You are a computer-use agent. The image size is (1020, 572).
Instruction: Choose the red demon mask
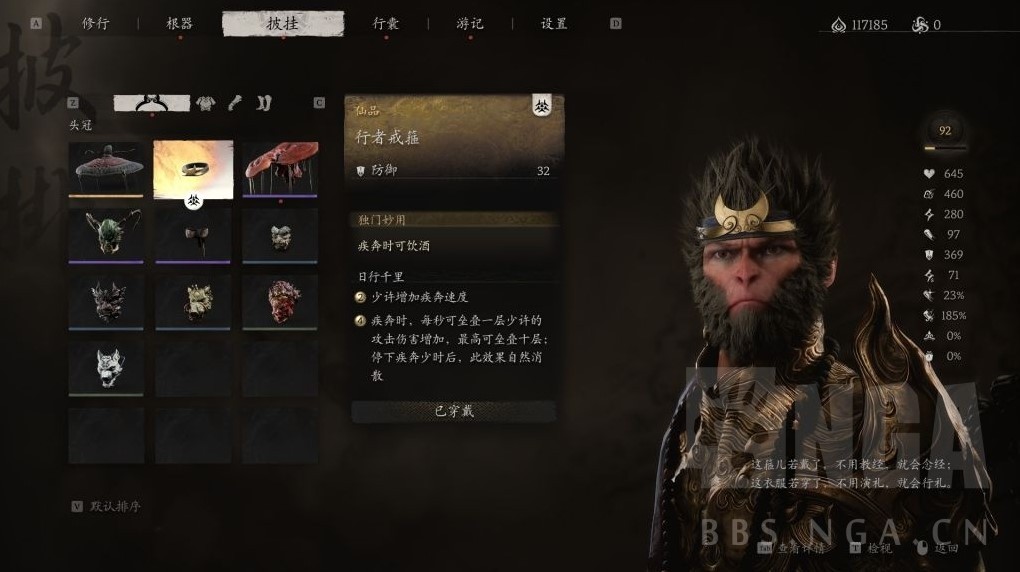pos(280,303)
